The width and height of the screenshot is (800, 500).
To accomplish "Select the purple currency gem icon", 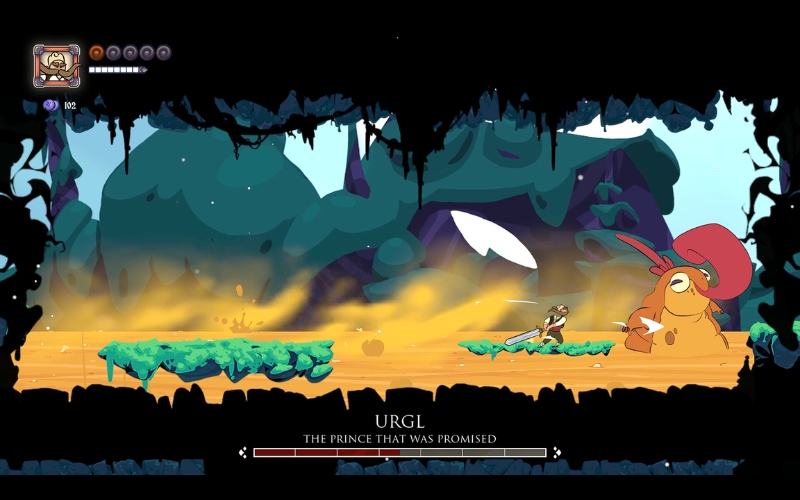I will click(50, 105).
